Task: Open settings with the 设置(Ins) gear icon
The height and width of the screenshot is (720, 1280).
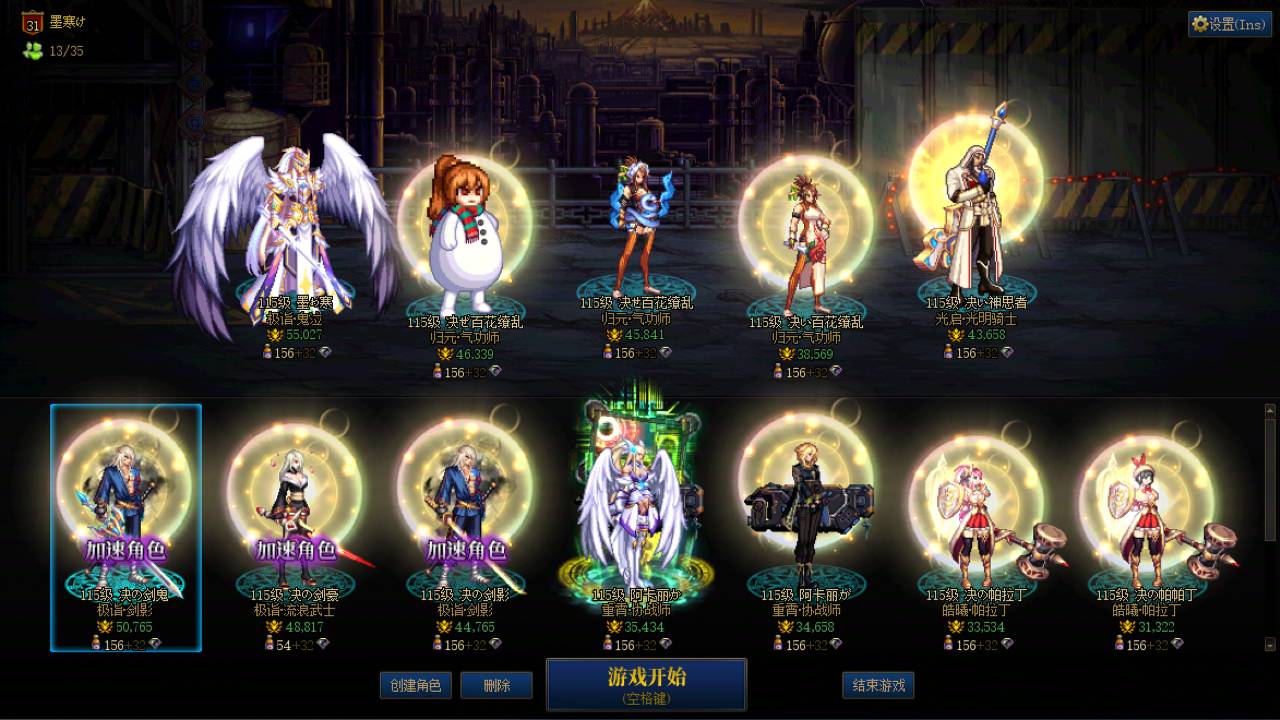Action: click(x=1228, y=25)
